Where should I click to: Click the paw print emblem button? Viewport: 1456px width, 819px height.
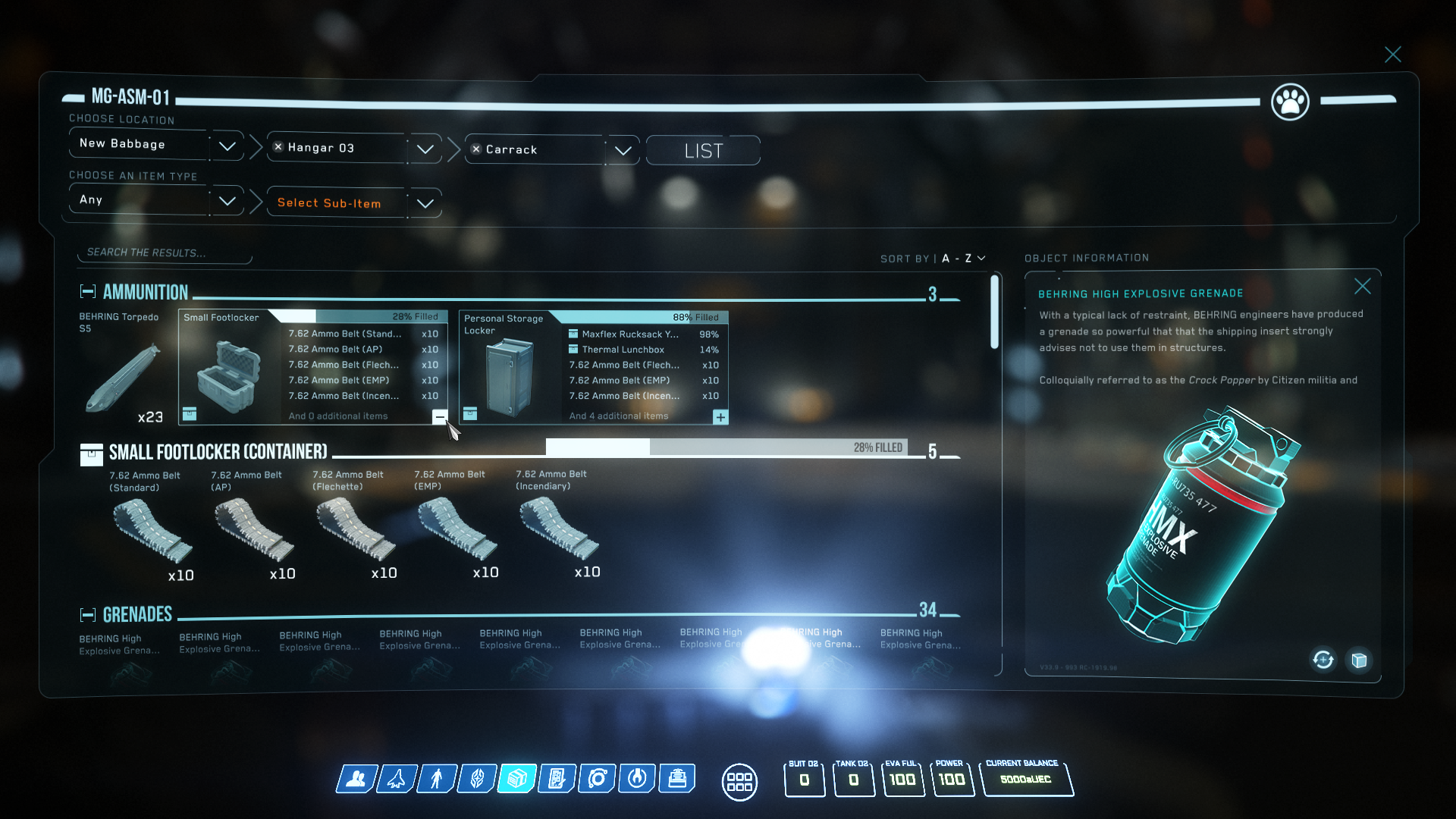[1290, 101]
